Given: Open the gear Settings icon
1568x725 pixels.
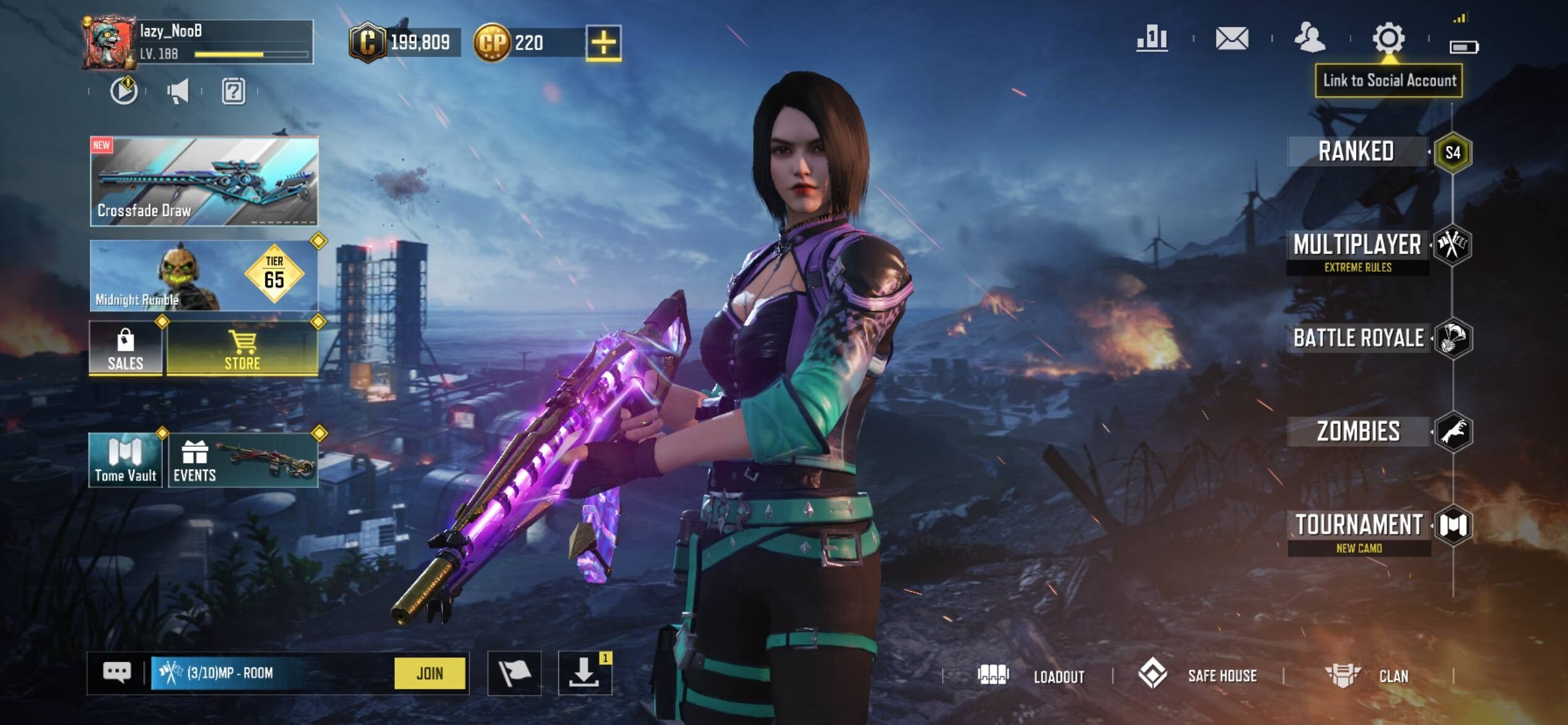Looking at the screenshot, I should [1388, 38].
